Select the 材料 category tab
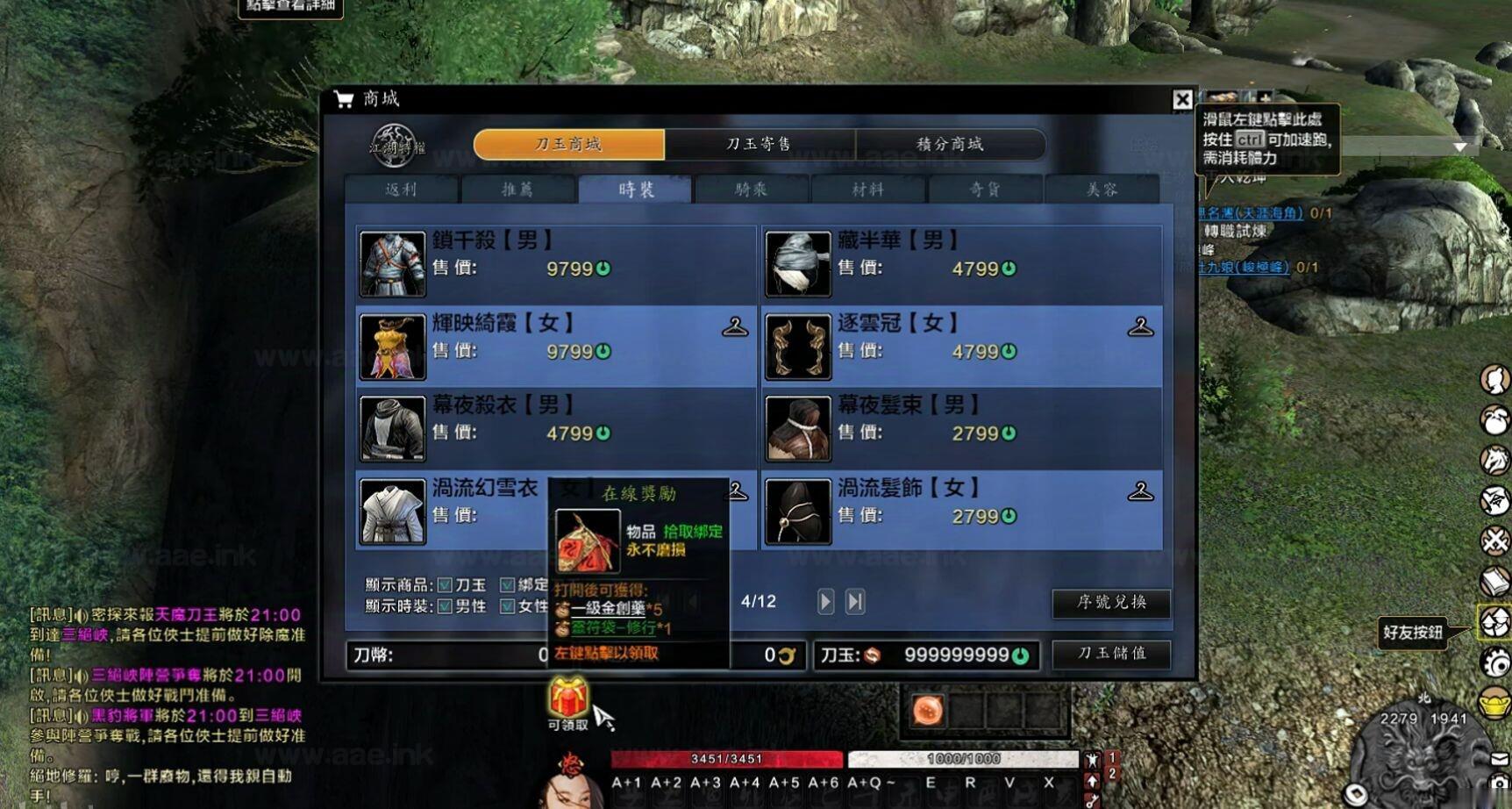The width and height of the screenshot is (1512, 809). point(867,190)
